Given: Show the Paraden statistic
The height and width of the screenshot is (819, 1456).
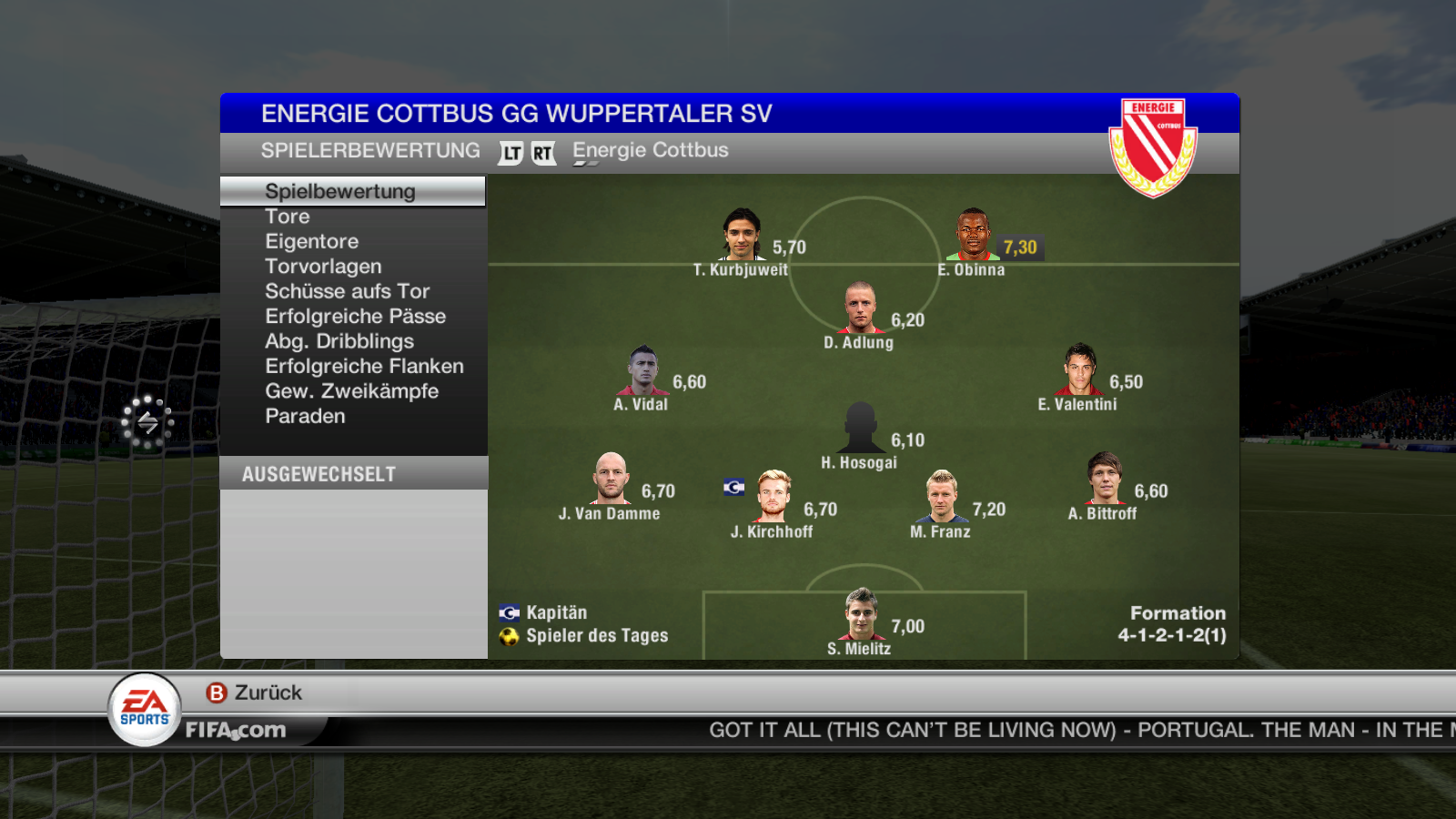Looking at the screenshot, I should [305, 416].
